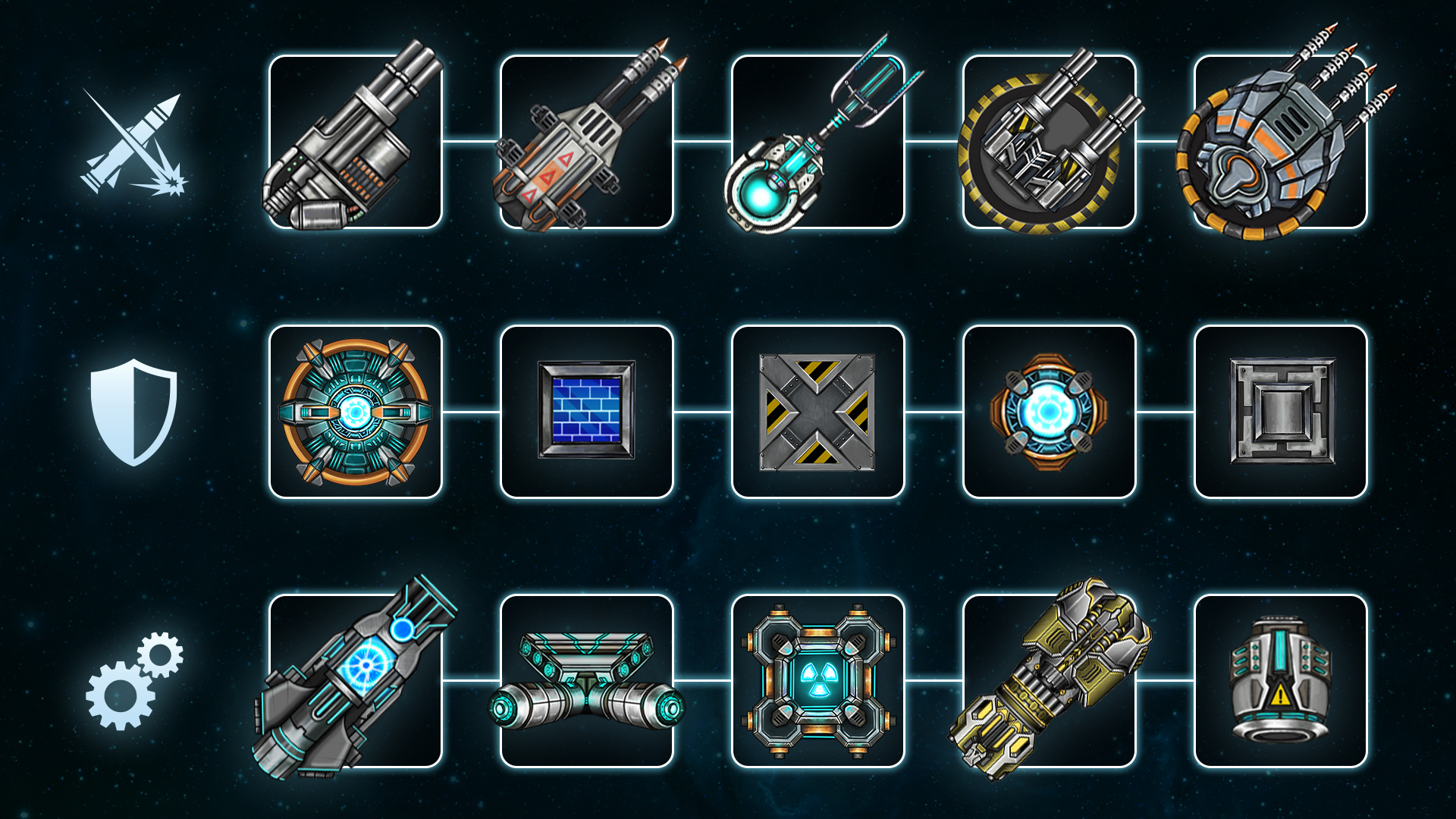Choose the twin-cylinder connector module

coord(586,681)
